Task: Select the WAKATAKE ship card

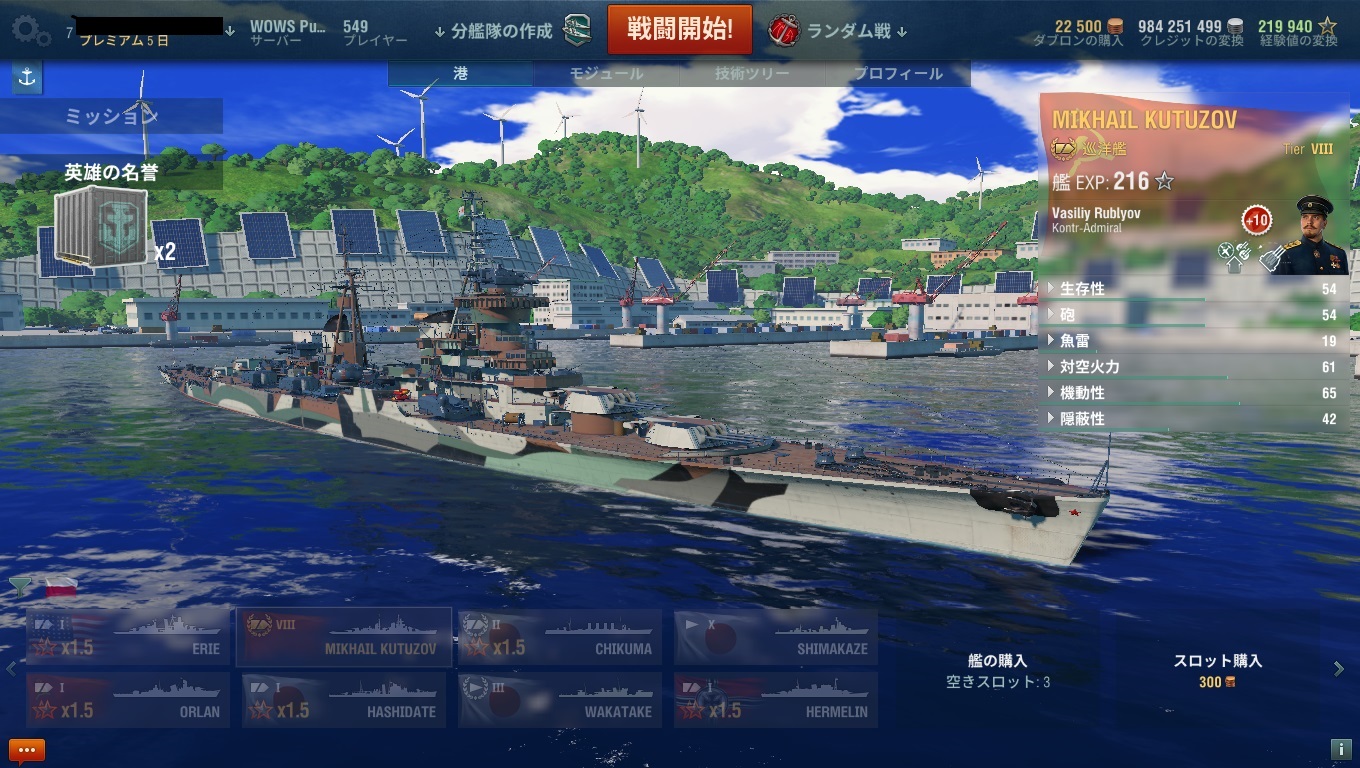Action: [559, 700]
